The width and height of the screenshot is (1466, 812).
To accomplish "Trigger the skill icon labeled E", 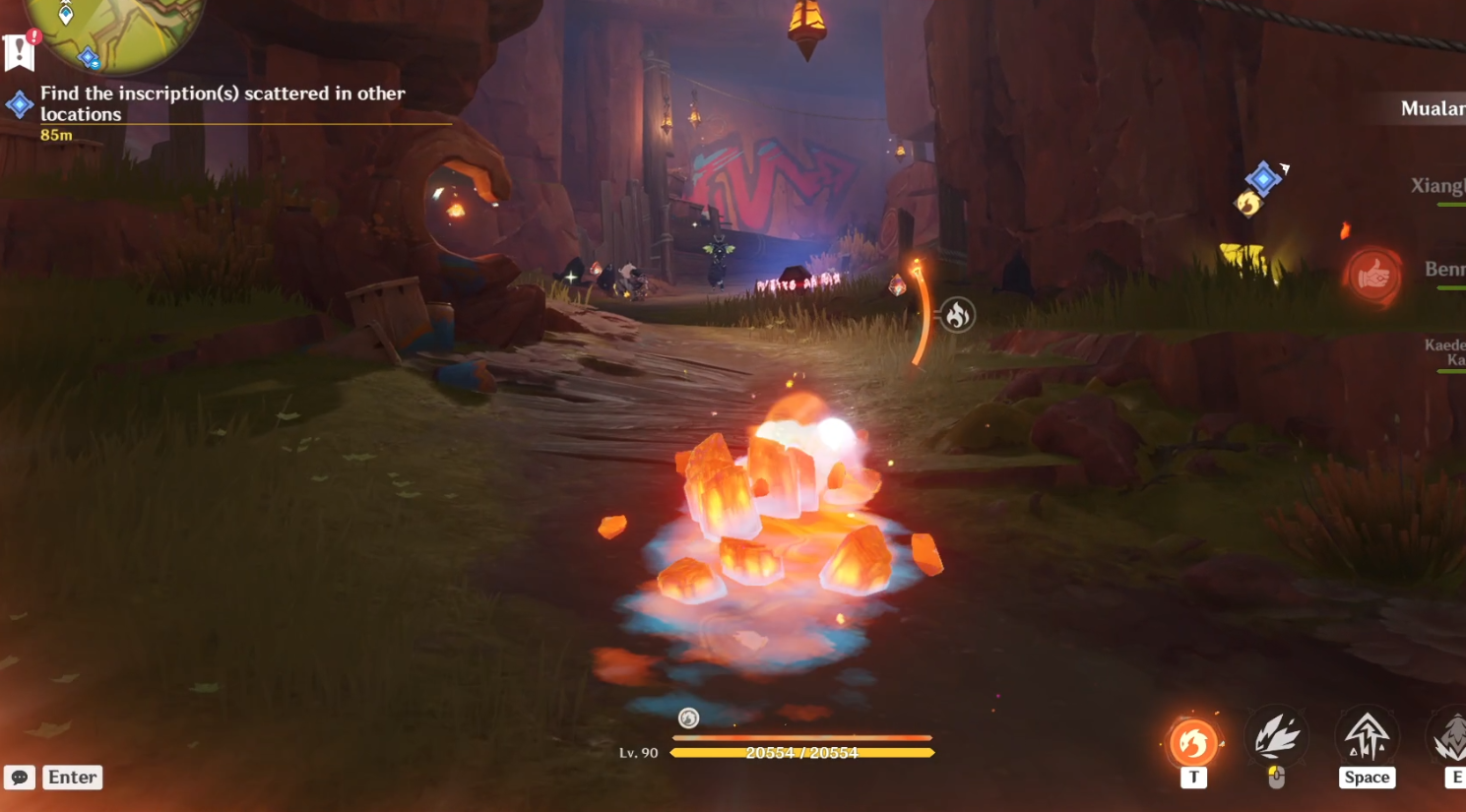I will pyautogui.click(x=1449, y=740).
